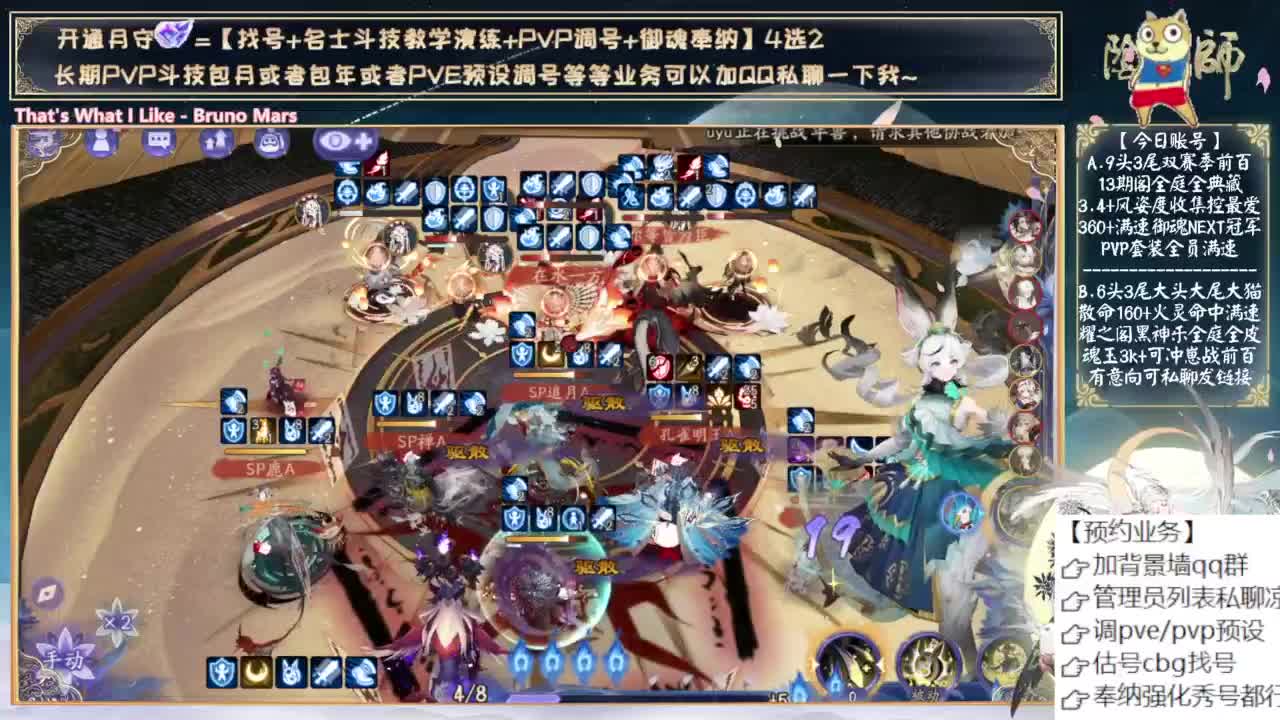
Task: Click the golden moon buff icon
Action: (x=255, y=670)
